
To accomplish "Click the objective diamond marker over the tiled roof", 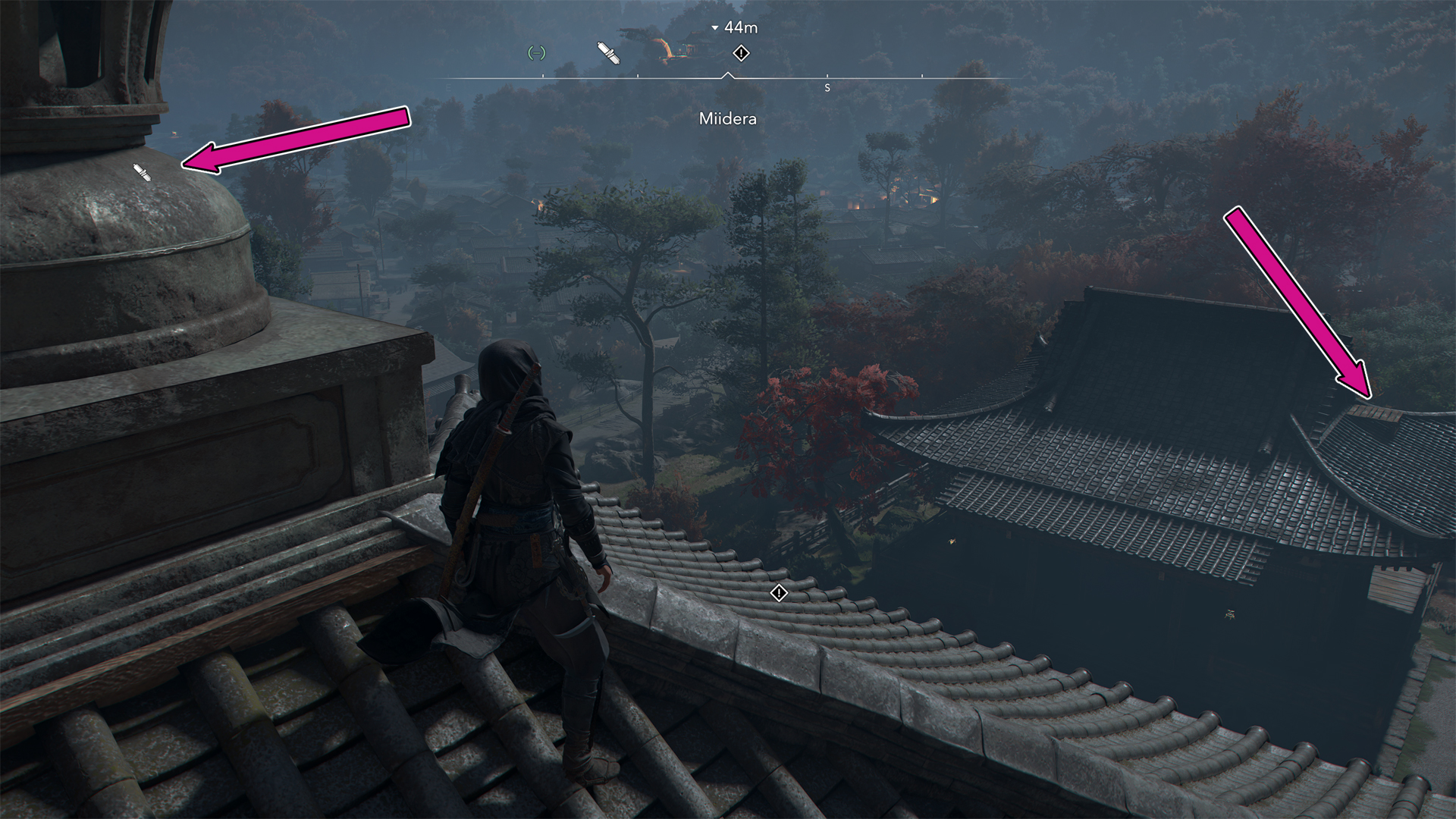I will click(x=779, y=593).
